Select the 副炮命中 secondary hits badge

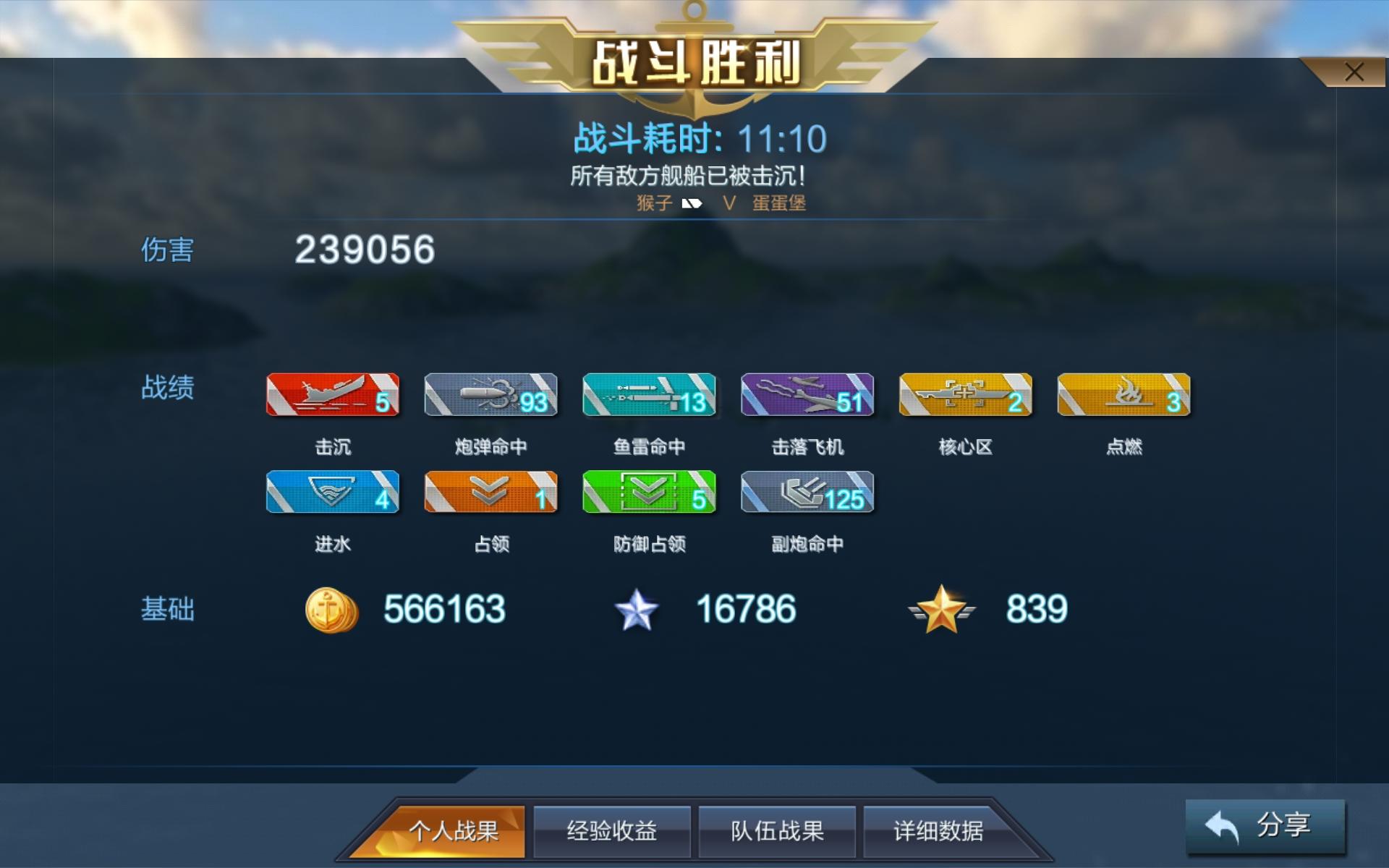(x=807, y=493)
